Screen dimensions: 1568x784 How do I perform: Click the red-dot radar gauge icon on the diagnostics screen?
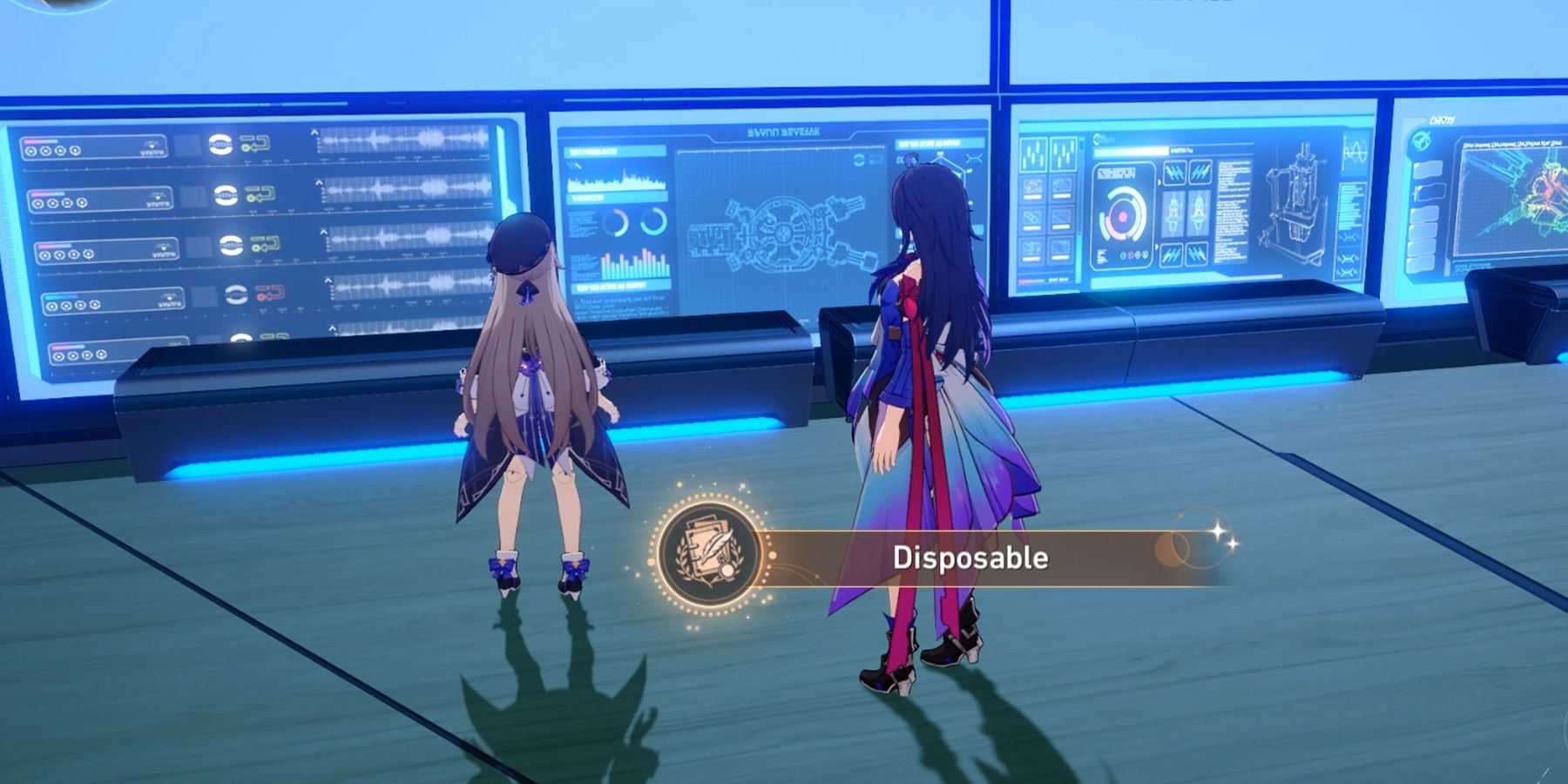(x=1123, y=215)
